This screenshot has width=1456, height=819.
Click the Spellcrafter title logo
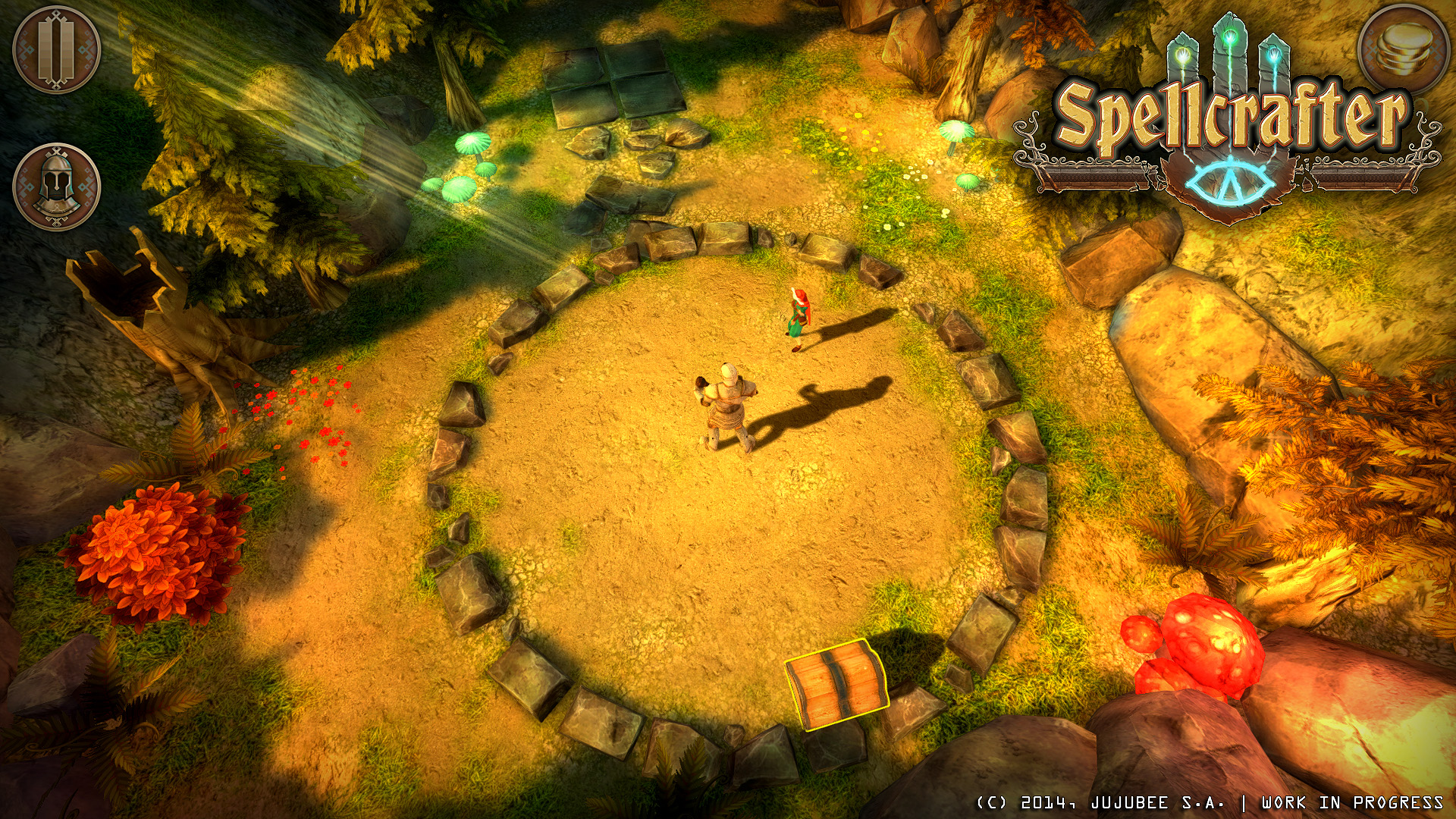click(1232, 114)
